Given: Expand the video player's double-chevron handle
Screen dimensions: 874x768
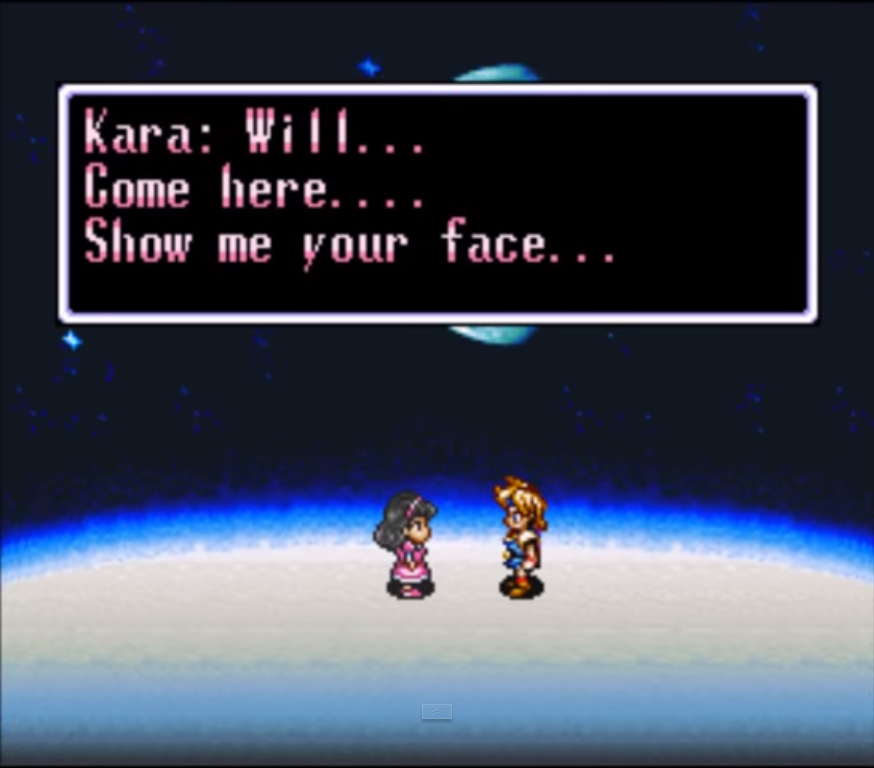Looking at the screenshot, I should click(x=437, y=712).
